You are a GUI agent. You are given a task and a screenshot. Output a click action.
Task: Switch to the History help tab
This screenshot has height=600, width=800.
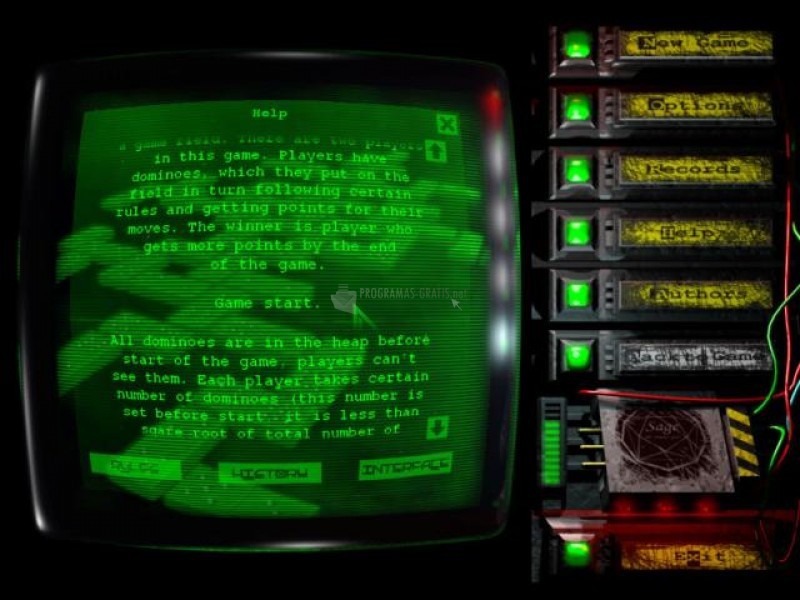pyautogui.click(x=269, y=470)
